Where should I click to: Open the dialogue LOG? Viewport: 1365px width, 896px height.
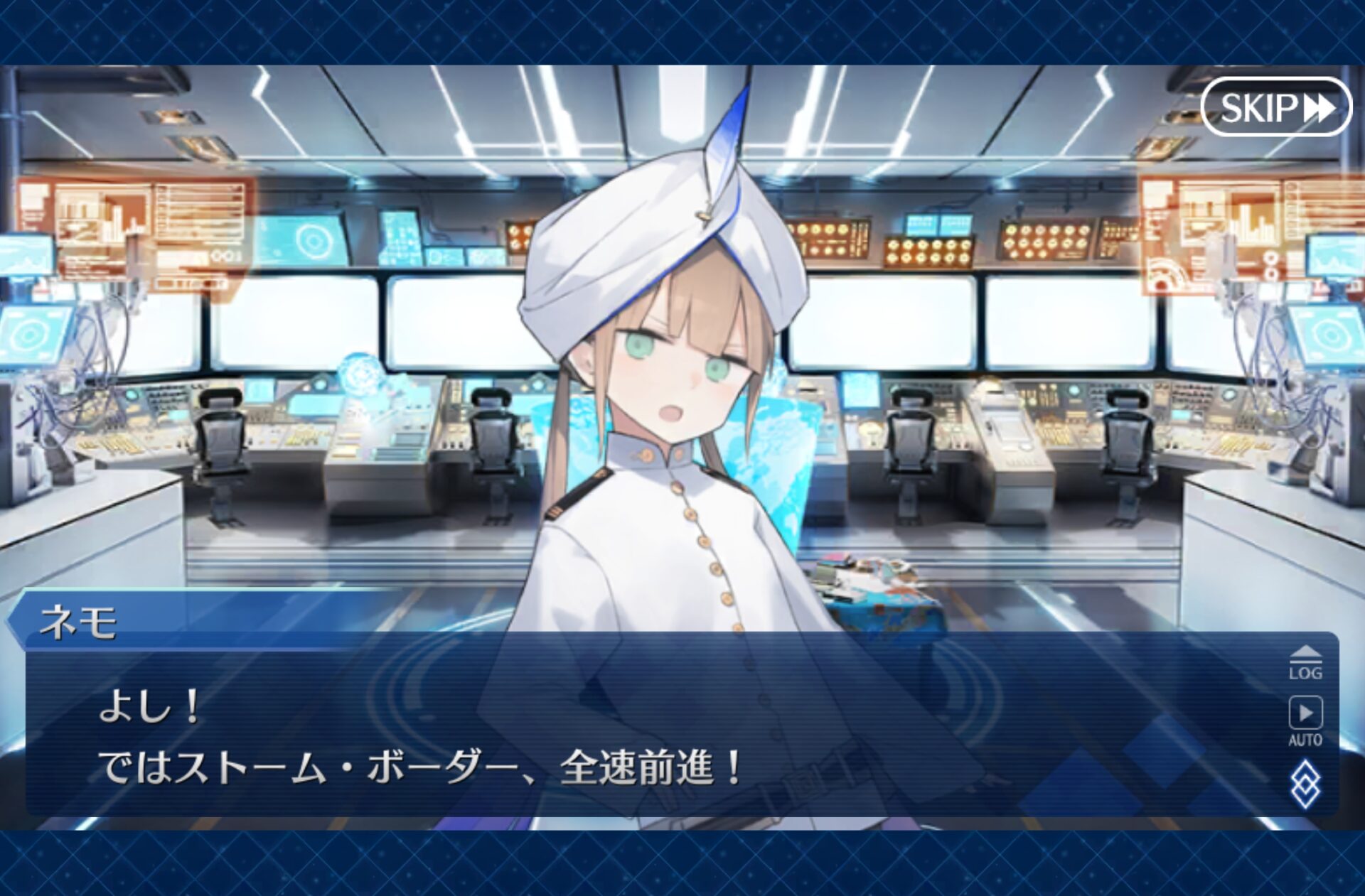pyautogui.click(x=1305, y=664)
